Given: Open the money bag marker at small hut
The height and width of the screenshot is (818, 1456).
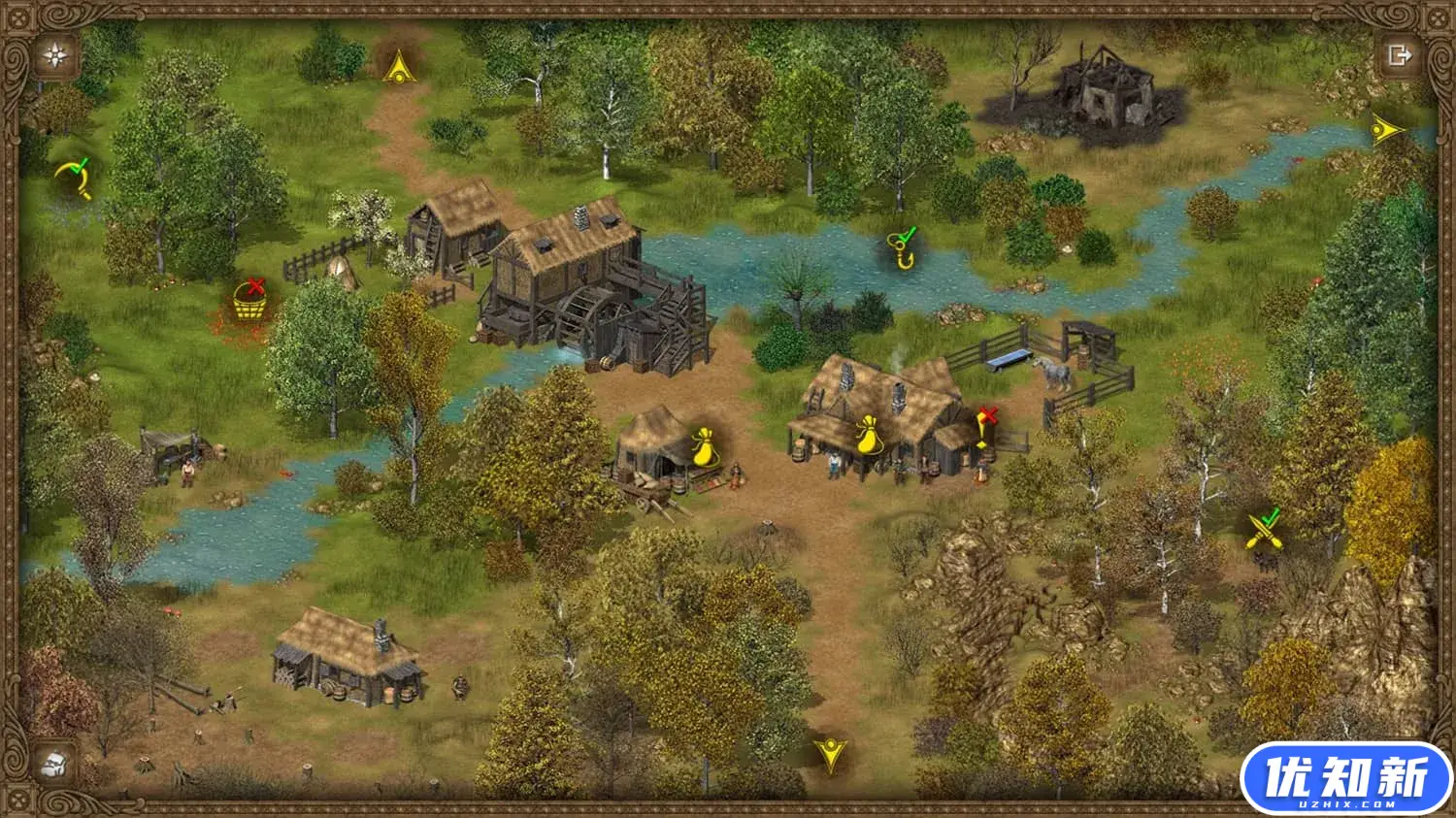Looking at the screenshot, I should tap(706, 446).
